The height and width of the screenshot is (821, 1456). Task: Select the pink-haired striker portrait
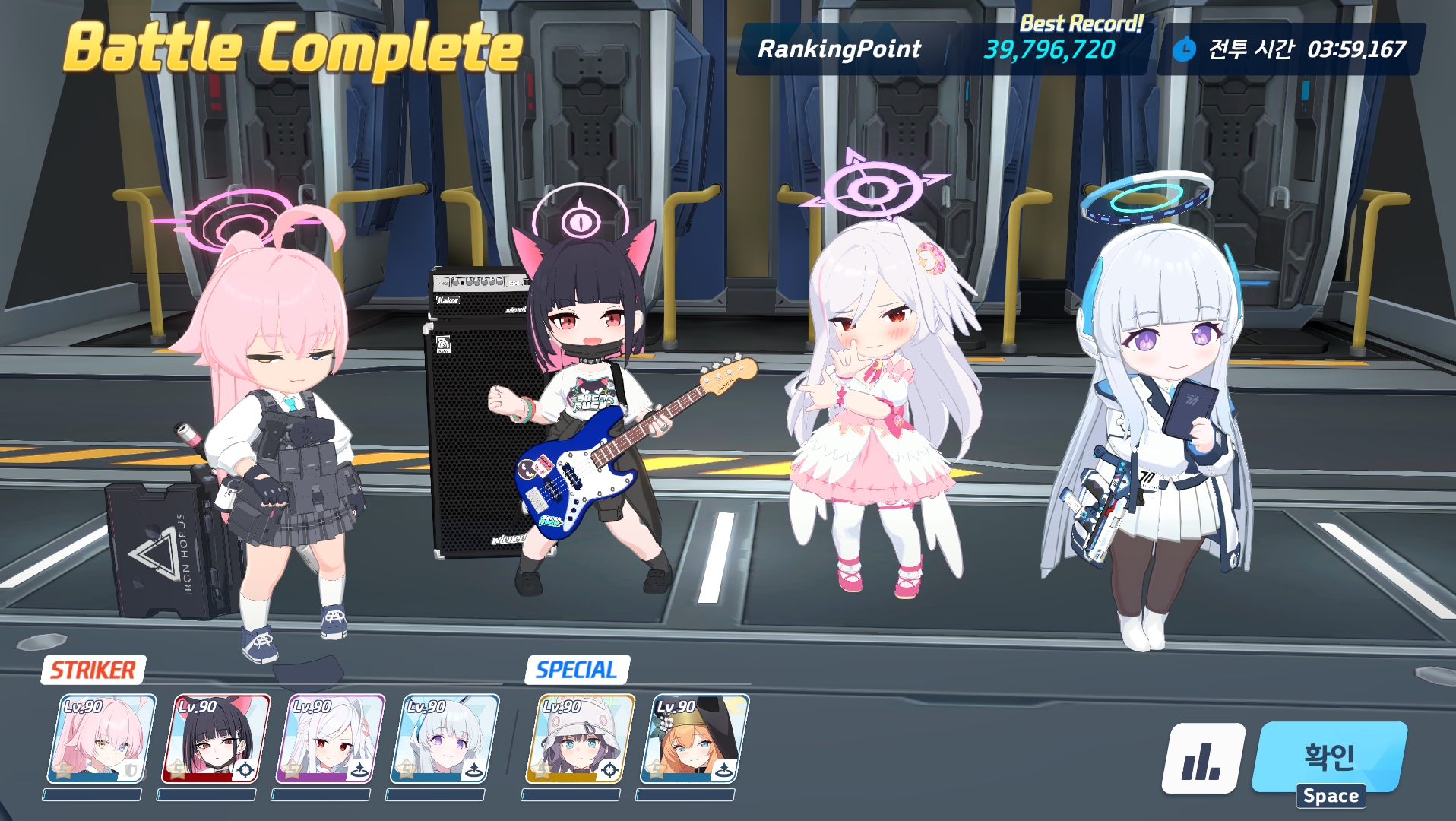[101, 739]
